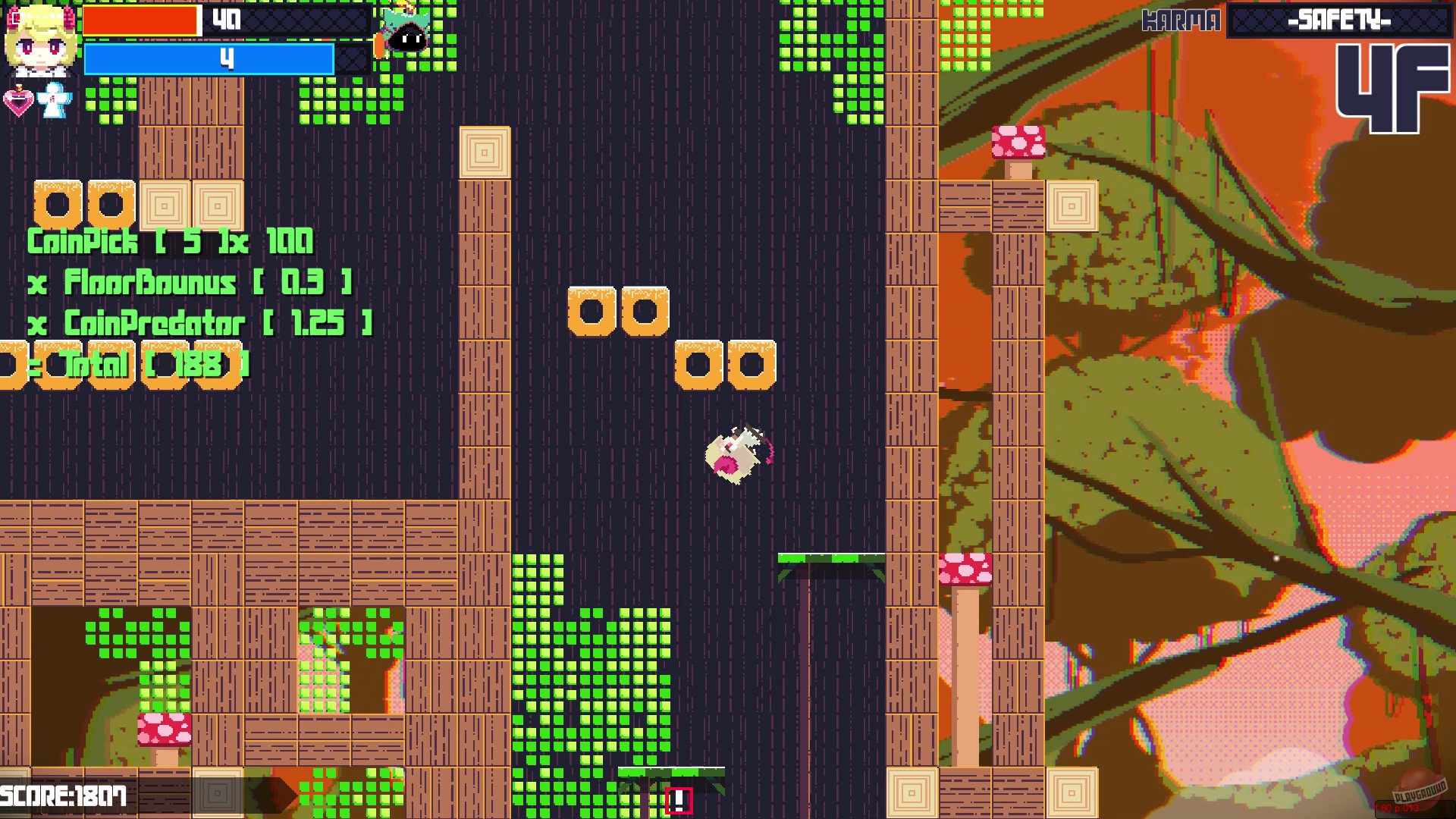Click the spinning player character sprite
The image size is (1456, 819).
pos(734,451)
